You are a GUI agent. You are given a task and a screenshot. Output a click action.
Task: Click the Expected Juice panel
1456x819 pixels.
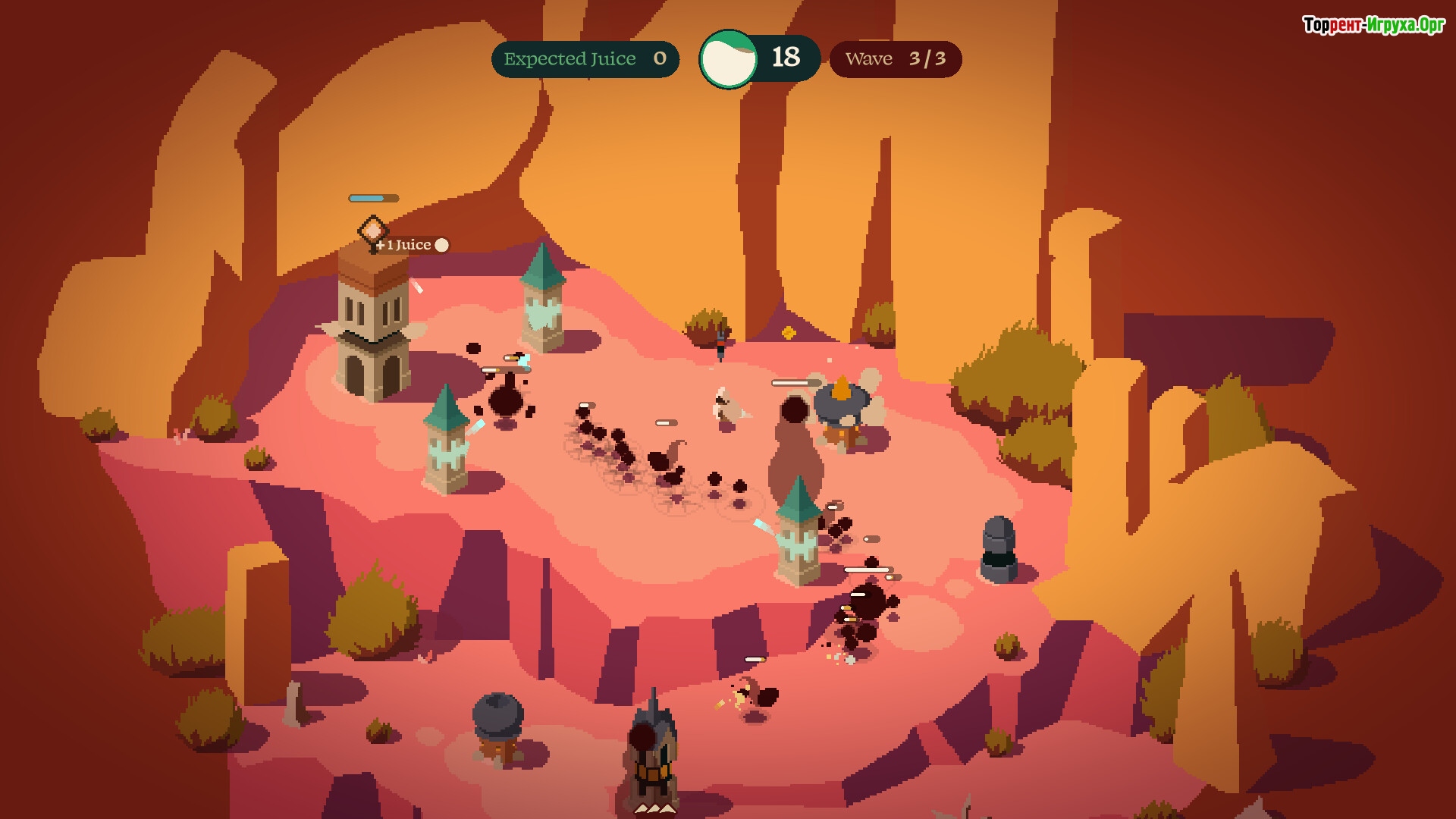click(x=585, y=59)
